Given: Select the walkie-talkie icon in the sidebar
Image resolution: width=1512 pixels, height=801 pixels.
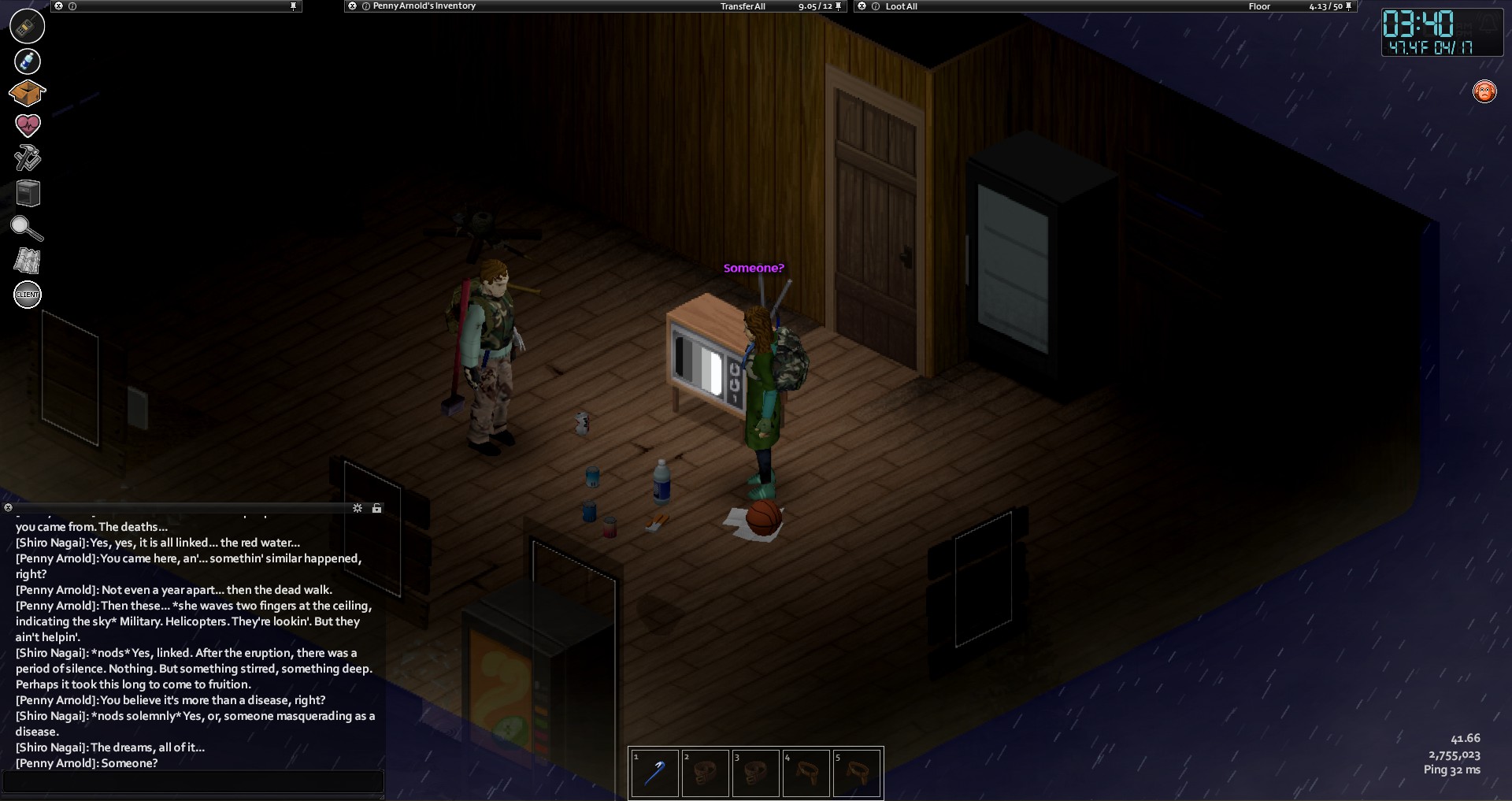Looking at the screenshot, I should tap(27, 26).
